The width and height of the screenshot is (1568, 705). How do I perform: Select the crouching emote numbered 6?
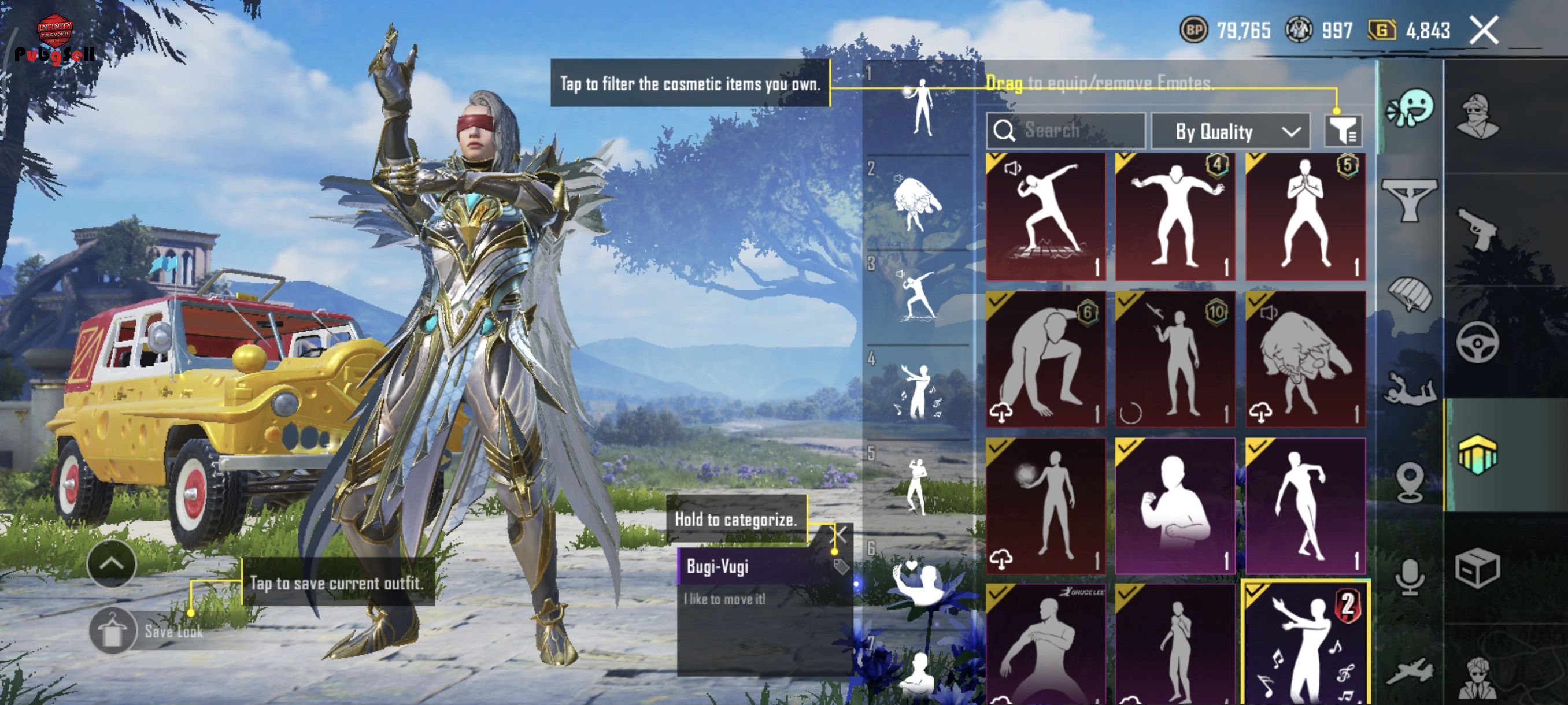coord(1046,359)
